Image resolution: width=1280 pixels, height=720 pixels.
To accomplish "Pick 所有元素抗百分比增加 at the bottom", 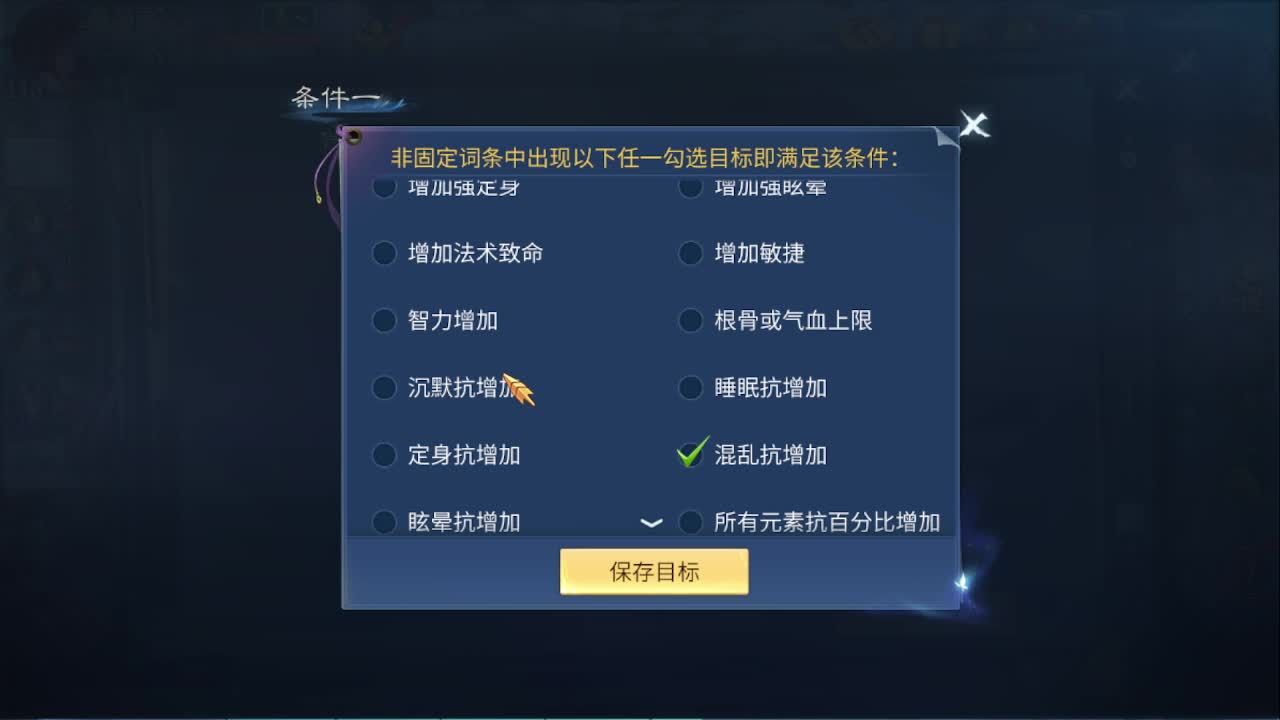I will point(691,521).
